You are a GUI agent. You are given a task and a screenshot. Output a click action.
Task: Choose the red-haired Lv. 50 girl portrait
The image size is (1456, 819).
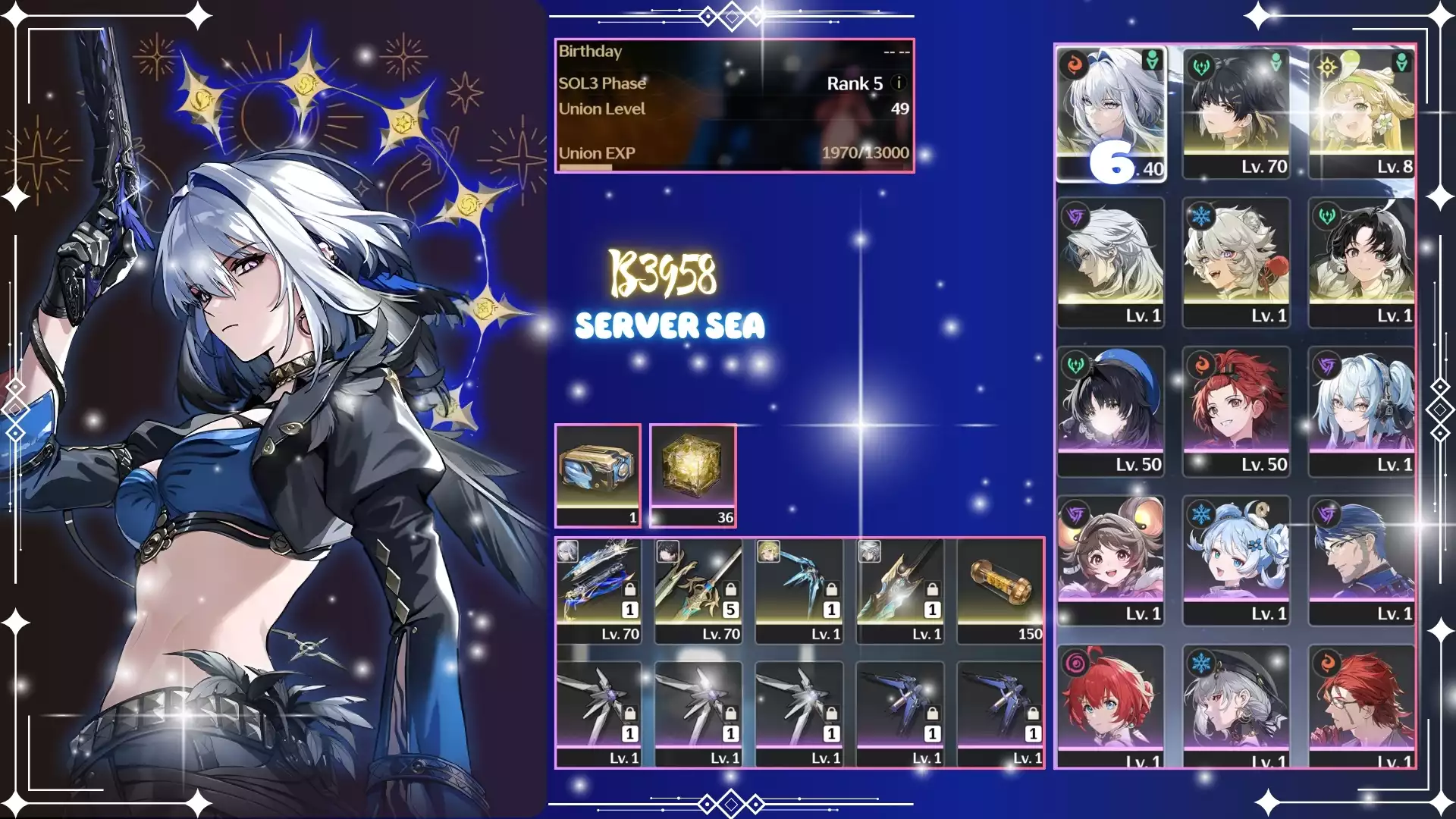pyautogui.click(x=1236, y=410)
